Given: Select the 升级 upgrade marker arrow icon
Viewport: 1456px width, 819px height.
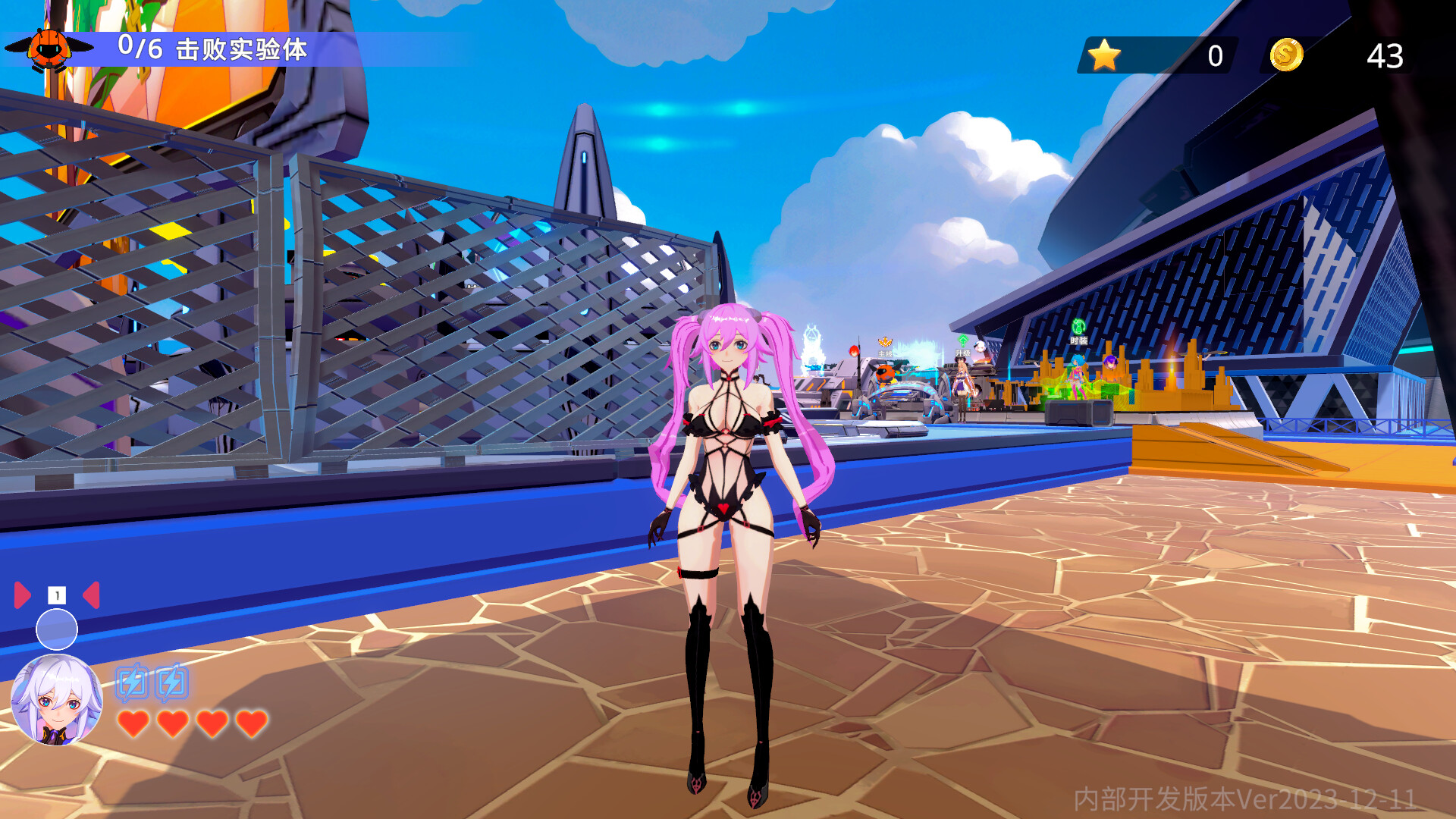Looking at the screenshot, I should pos(963,339).
